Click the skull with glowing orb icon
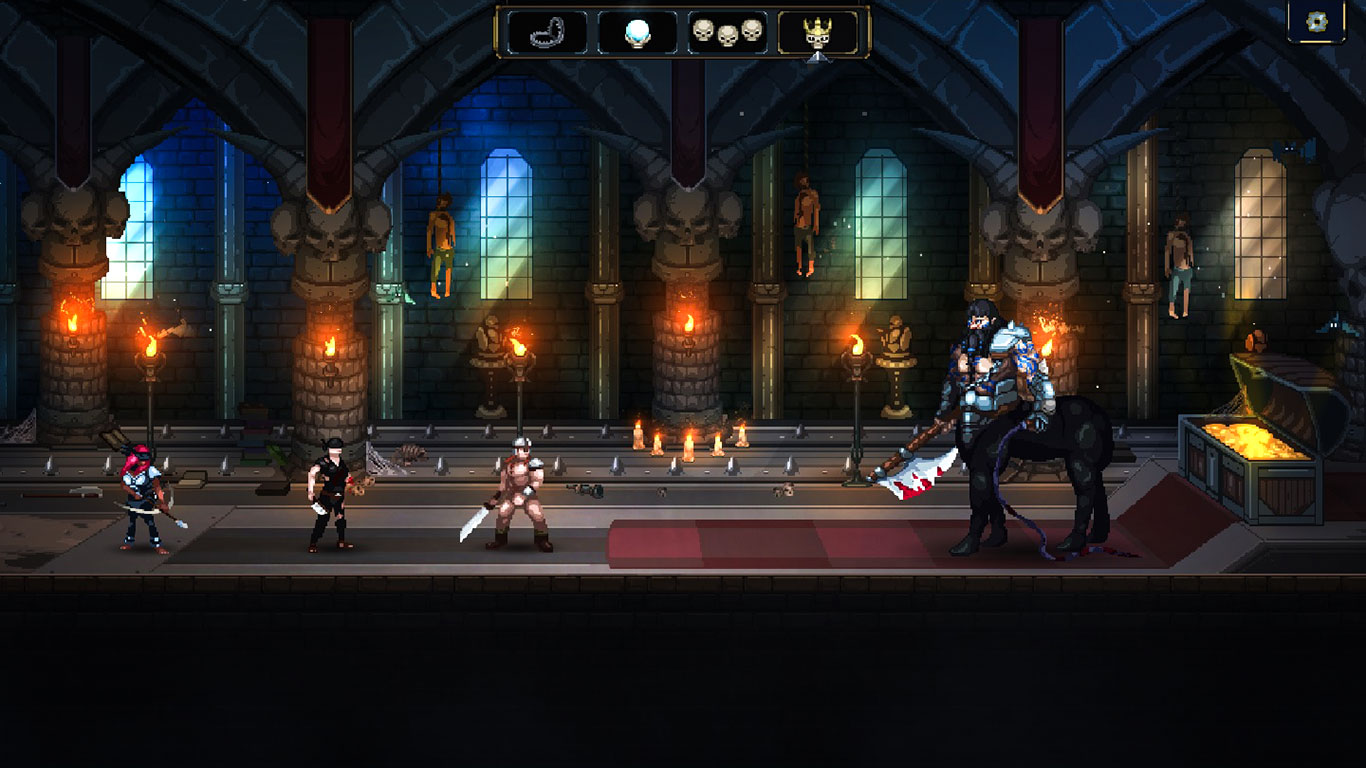Viewport: 1366px width, 768px height. pos(637,33)
